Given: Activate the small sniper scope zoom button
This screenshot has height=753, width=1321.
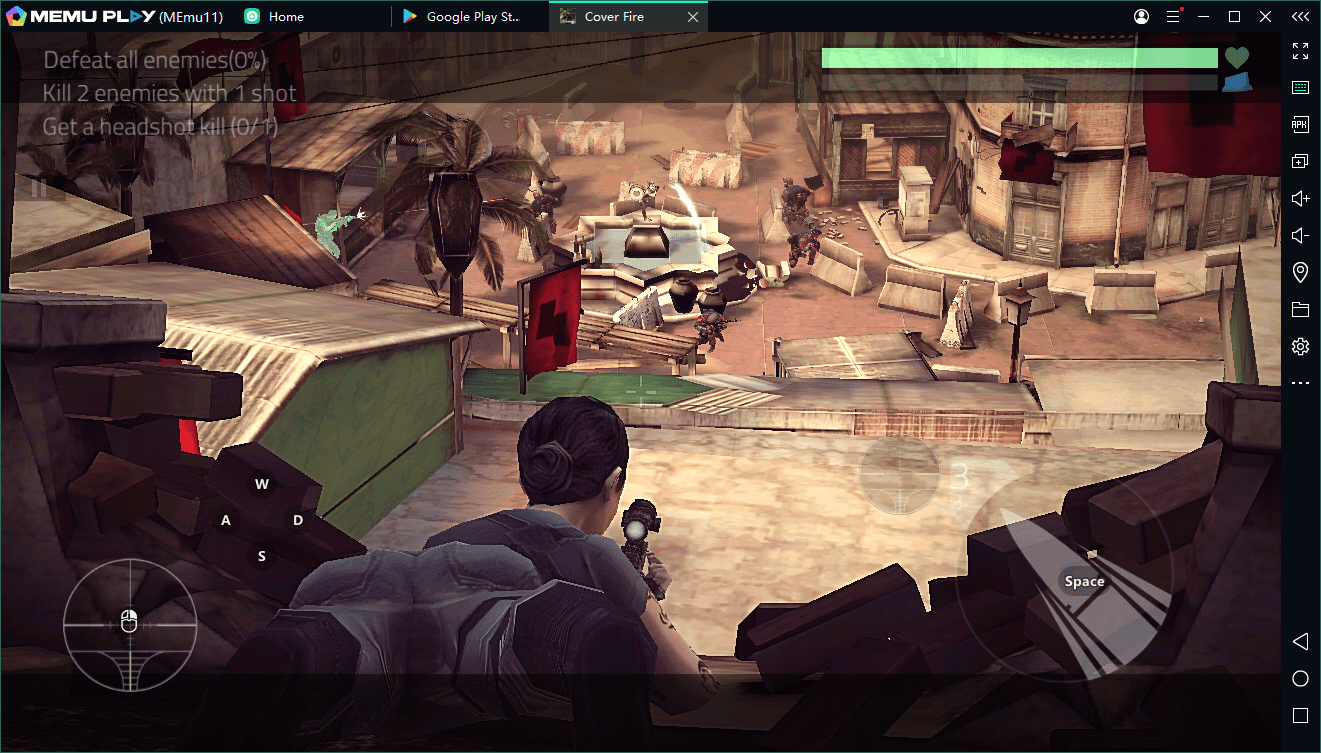Looking at the screenshot, I should pyautogui.click(x=900, y=476).
